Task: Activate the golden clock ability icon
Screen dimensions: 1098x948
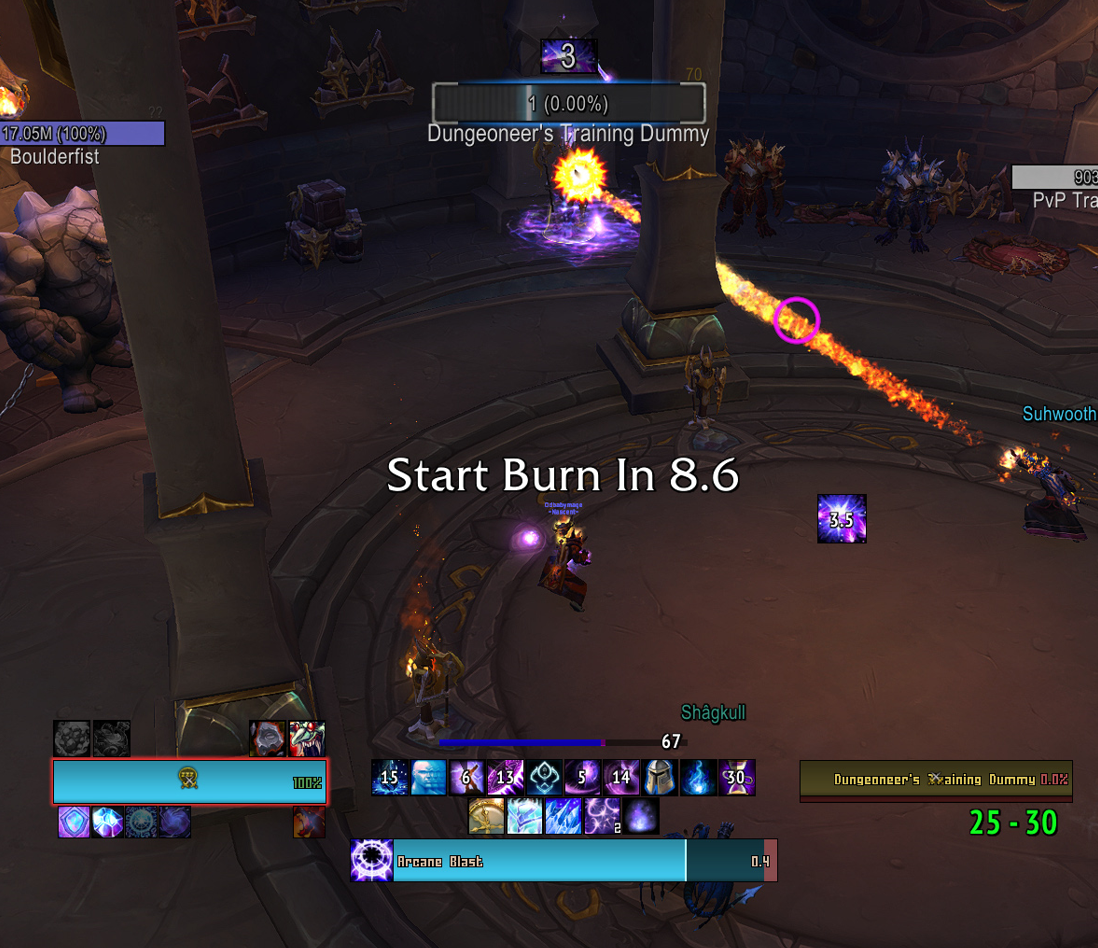Action: tap(486, 816)
